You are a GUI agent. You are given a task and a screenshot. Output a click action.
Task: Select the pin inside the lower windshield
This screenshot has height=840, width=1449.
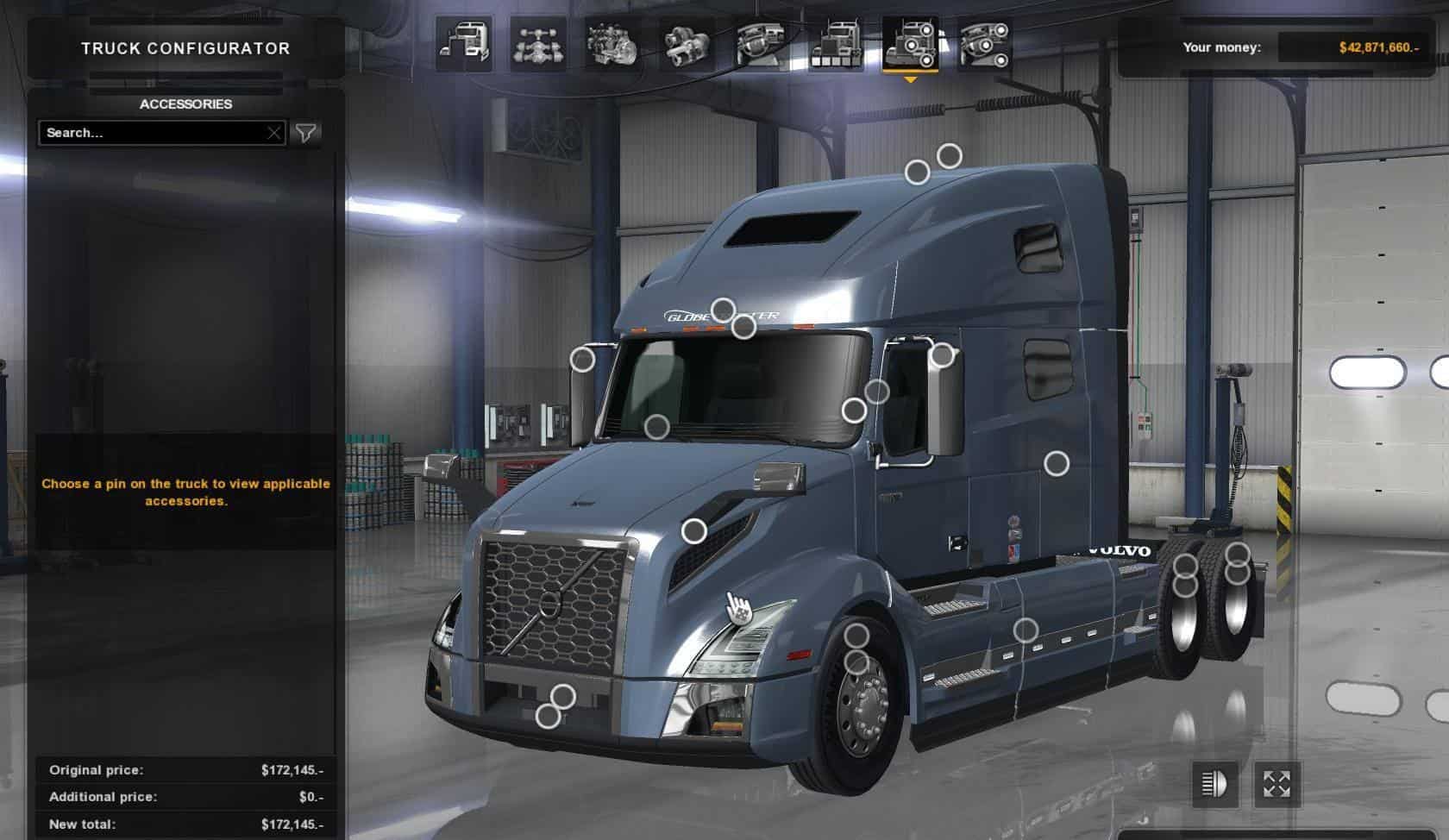pos(657,426)
